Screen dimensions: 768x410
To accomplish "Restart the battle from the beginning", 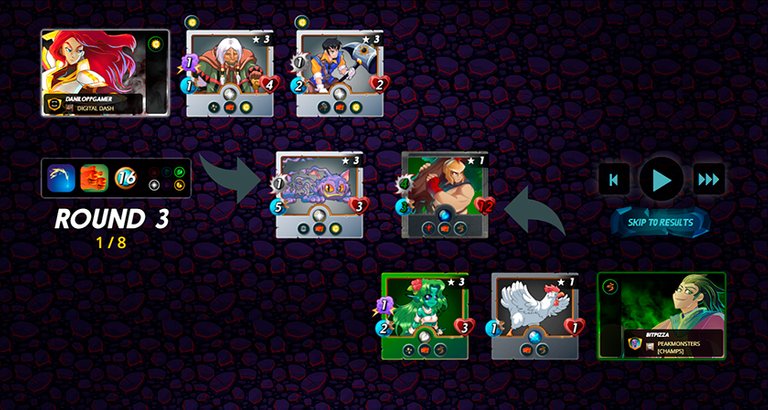I will pos(614,180).
